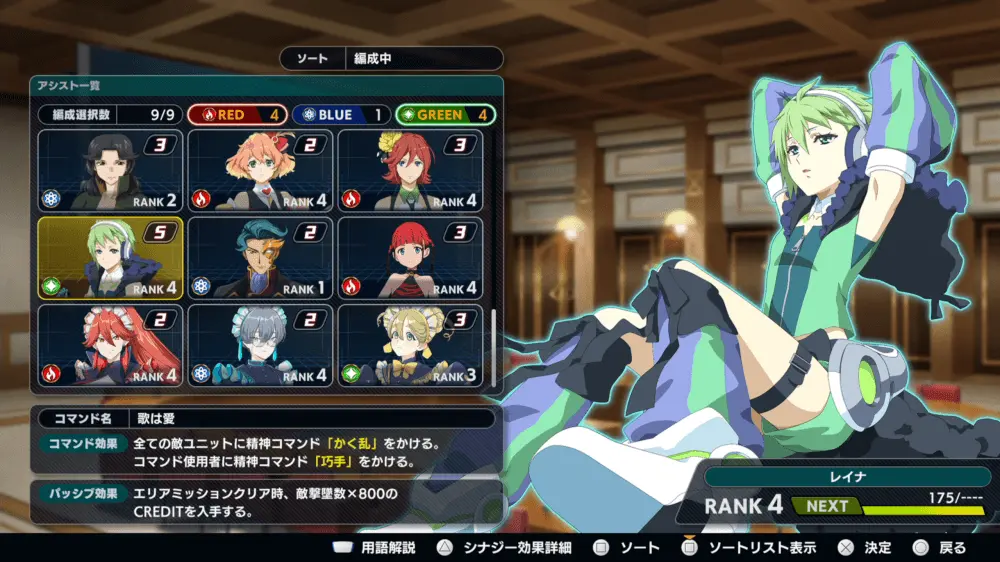Choose the silver-haired glasses maid card

click(x=260, y=345)
